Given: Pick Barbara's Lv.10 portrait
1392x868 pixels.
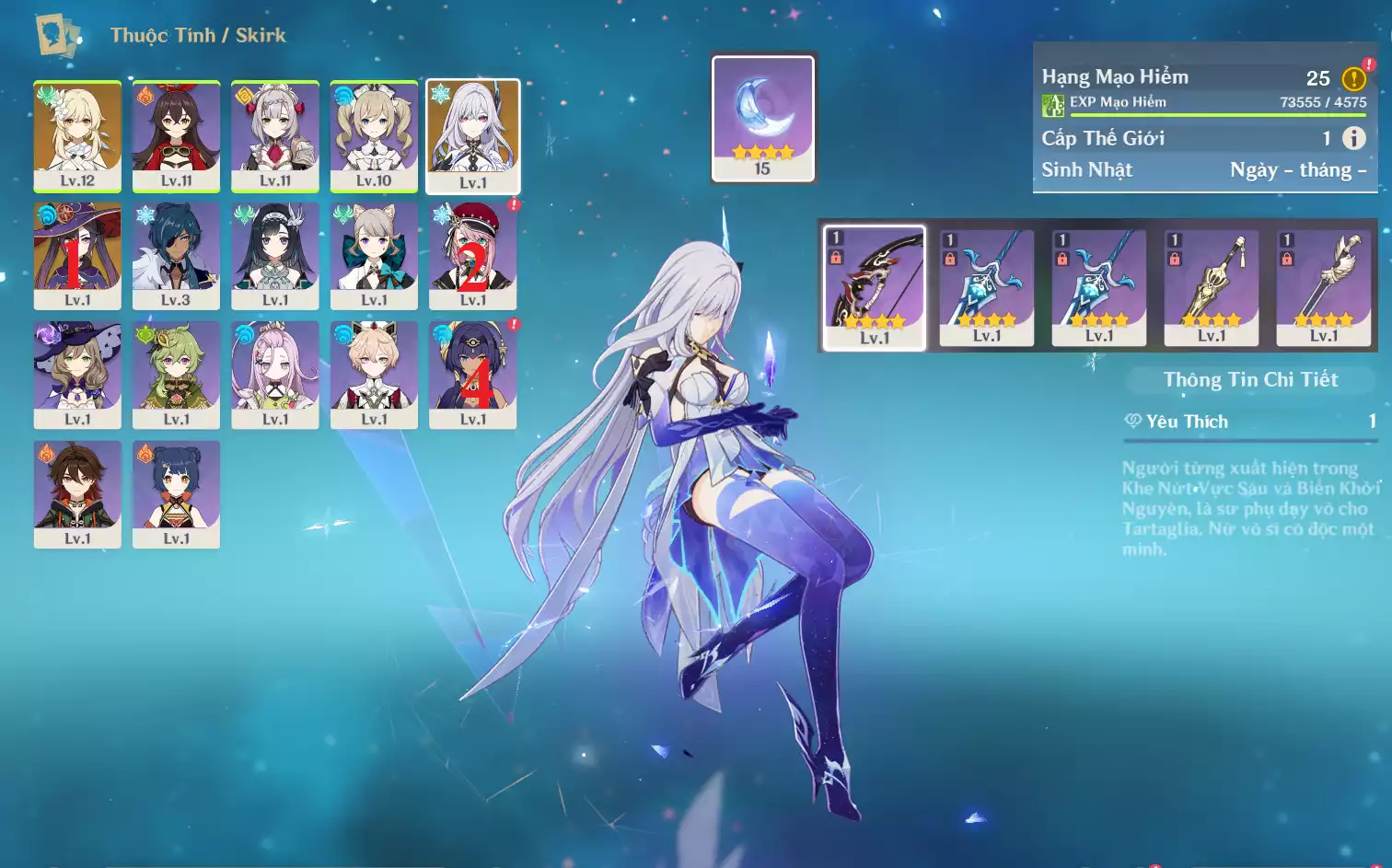Looking at the screenshot, I should pyautogui.click(x=374, y=135).
